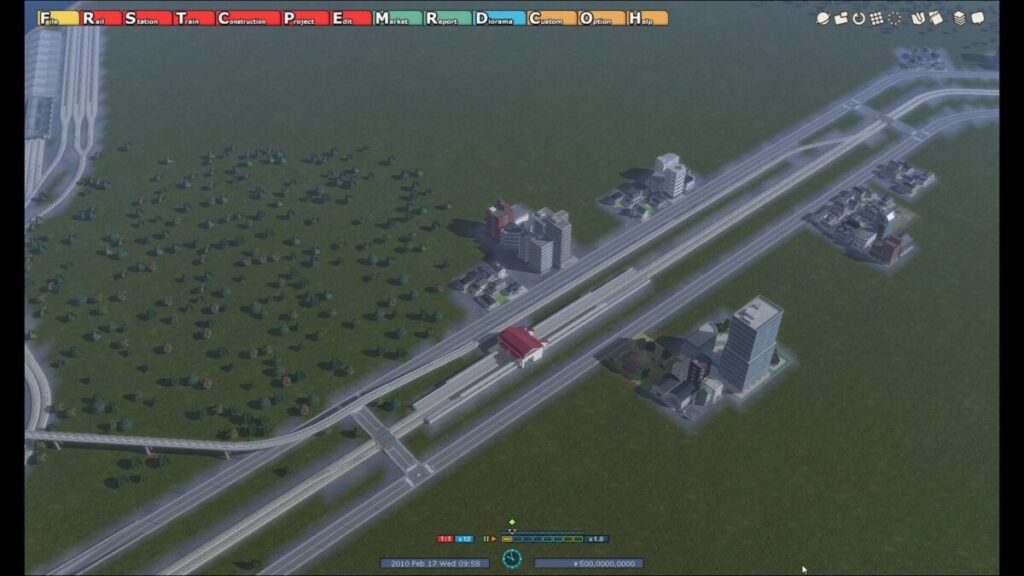Image resolution: width=1024 pixels, height=576 pixels.
Task: Select the Station menu
Action: [x=147, y=18]
